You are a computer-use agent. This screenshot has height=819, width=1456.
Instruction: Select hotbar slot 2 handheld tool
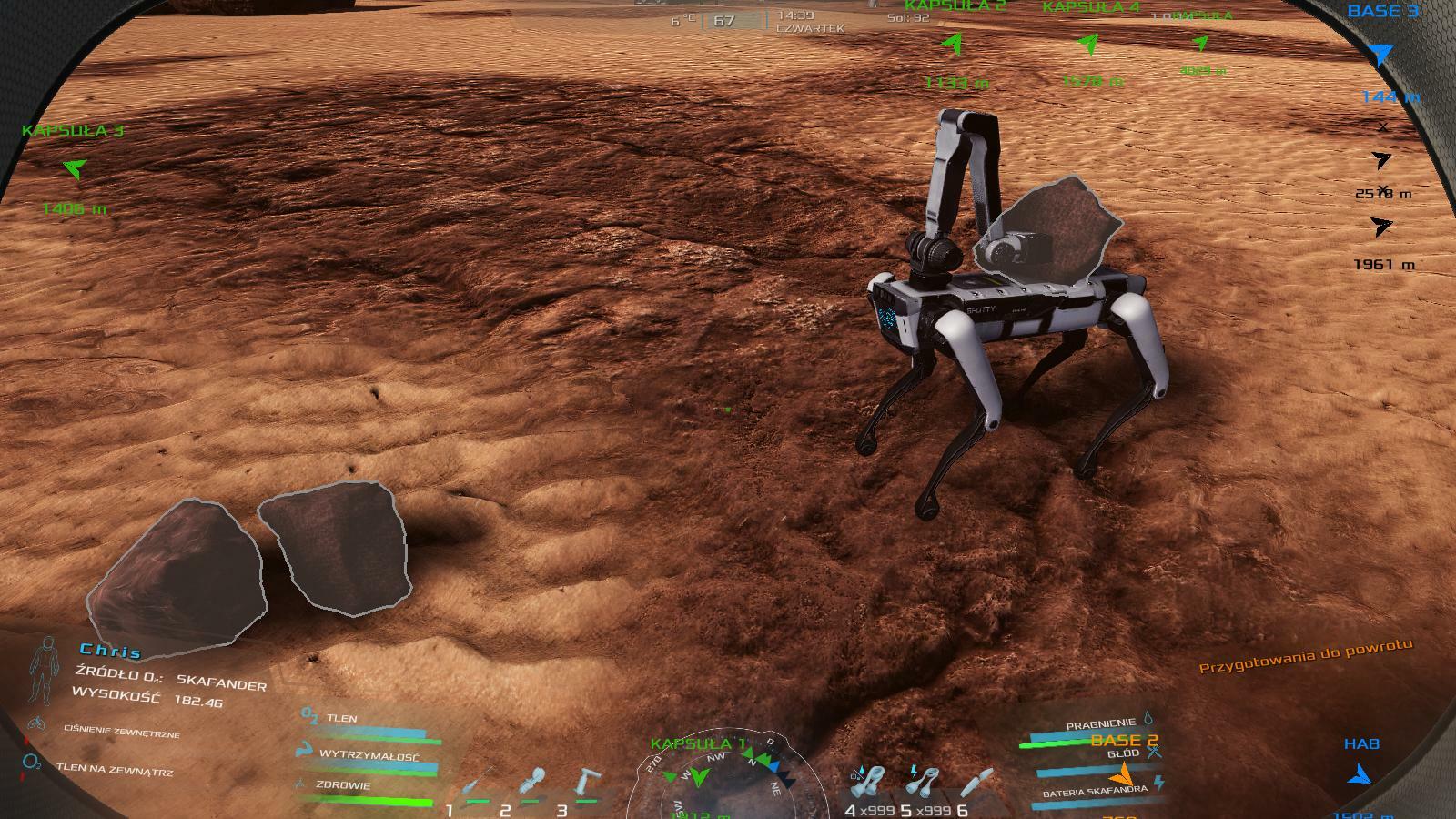(x=533, y=782)
